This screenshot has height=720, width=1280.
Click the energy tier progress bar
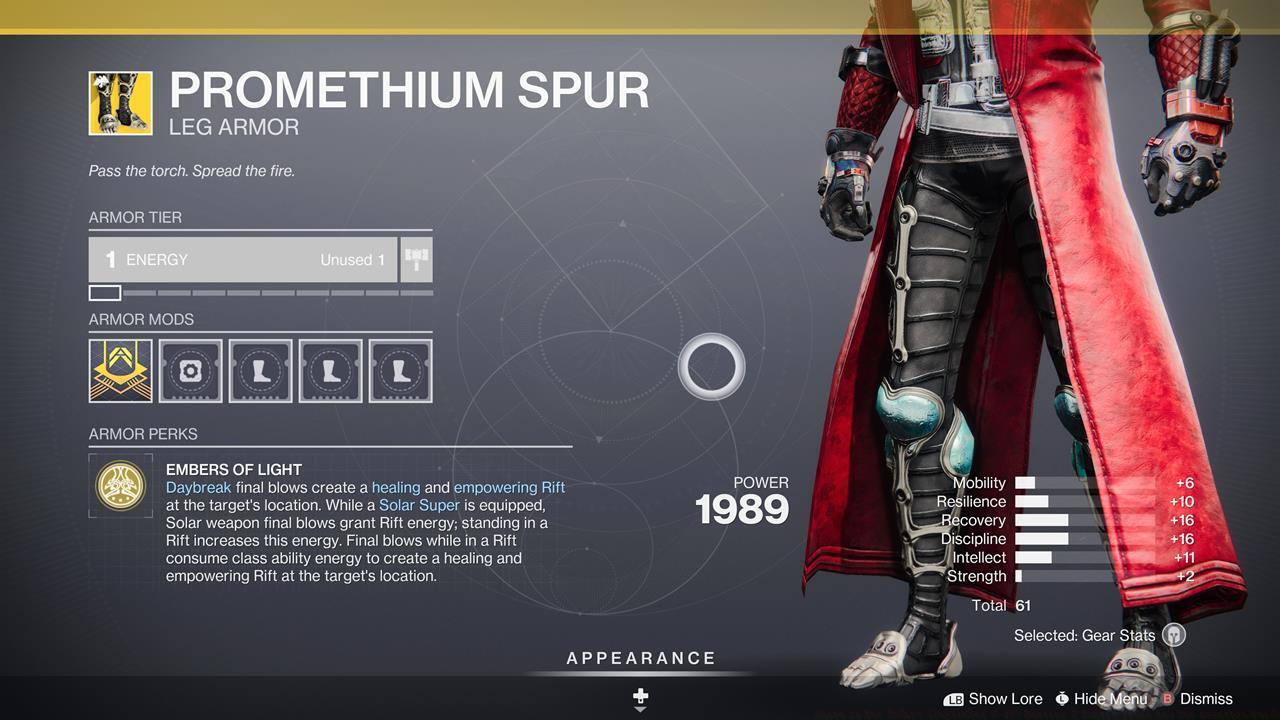click(x=260, y=293)
